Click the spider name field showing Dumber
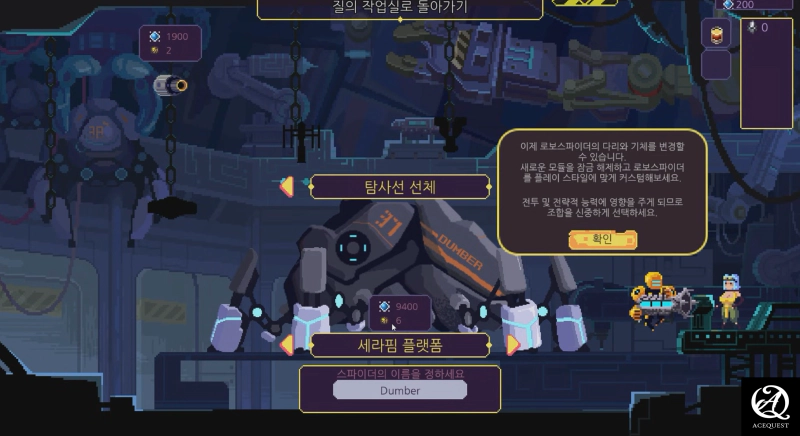 pyautogui.click(x=400, y=390)
